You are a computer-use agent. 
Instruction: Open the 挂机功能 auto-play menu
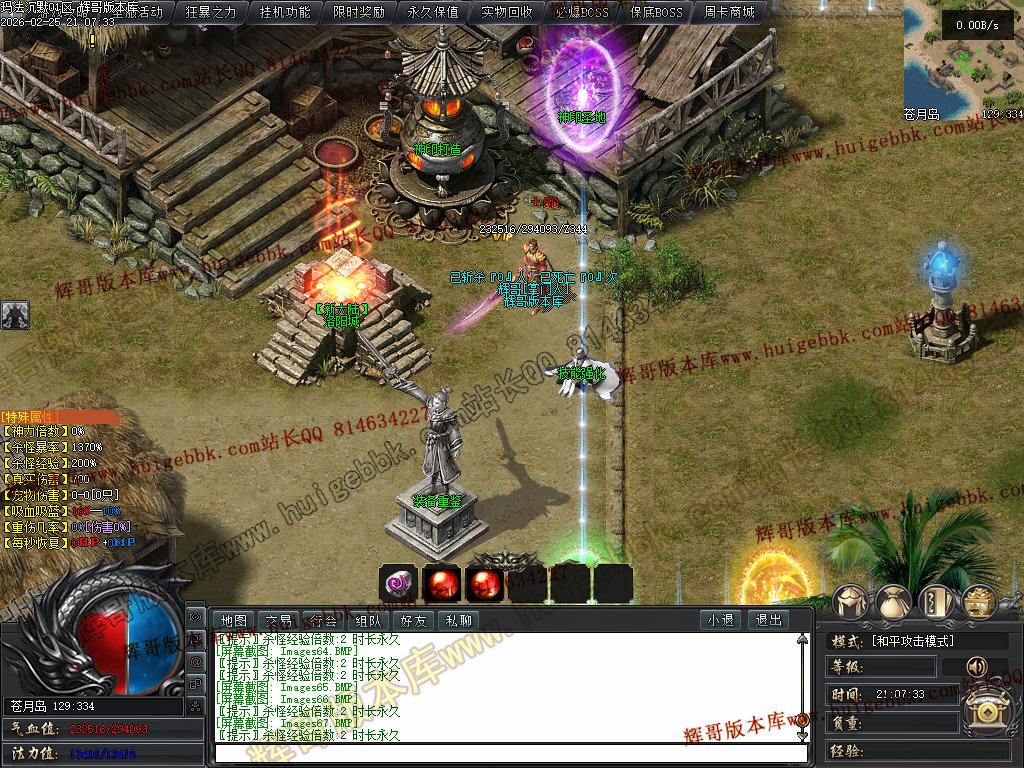click(x=285, y=12)
